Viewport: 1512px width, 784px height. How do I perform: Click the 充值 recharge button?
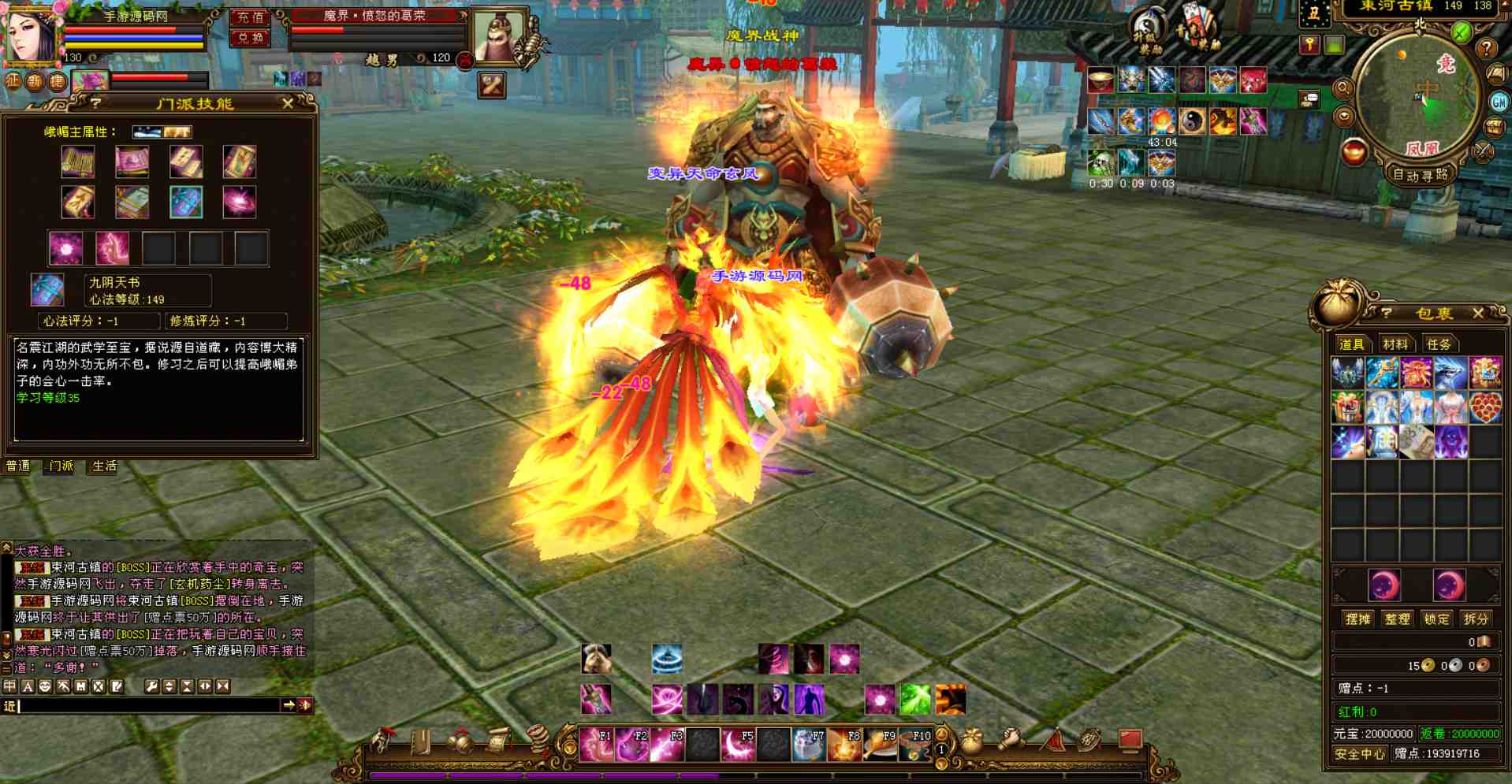[251, 17]
